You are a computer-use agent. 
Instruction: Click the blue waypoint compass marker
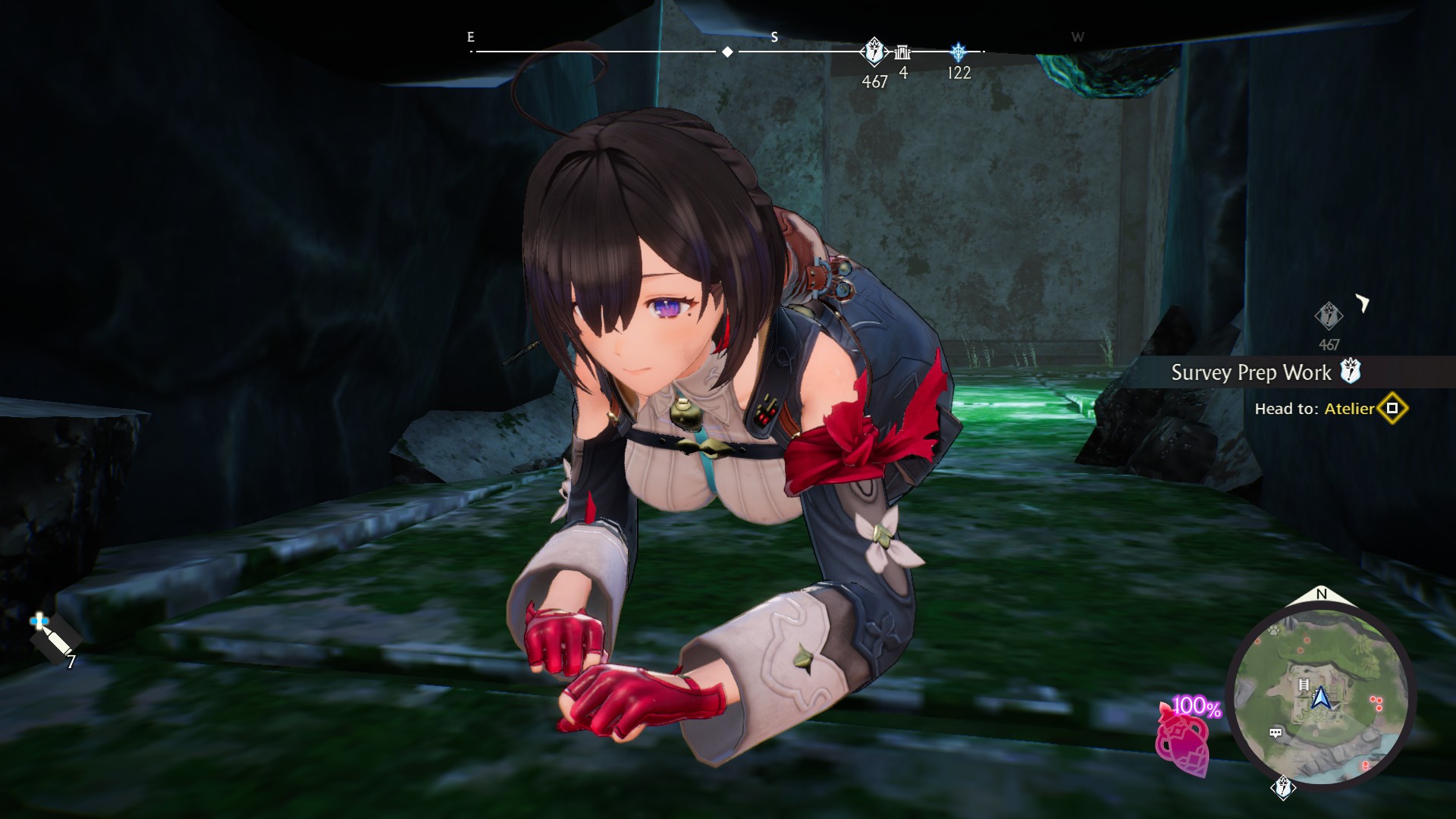pos(959,52)
